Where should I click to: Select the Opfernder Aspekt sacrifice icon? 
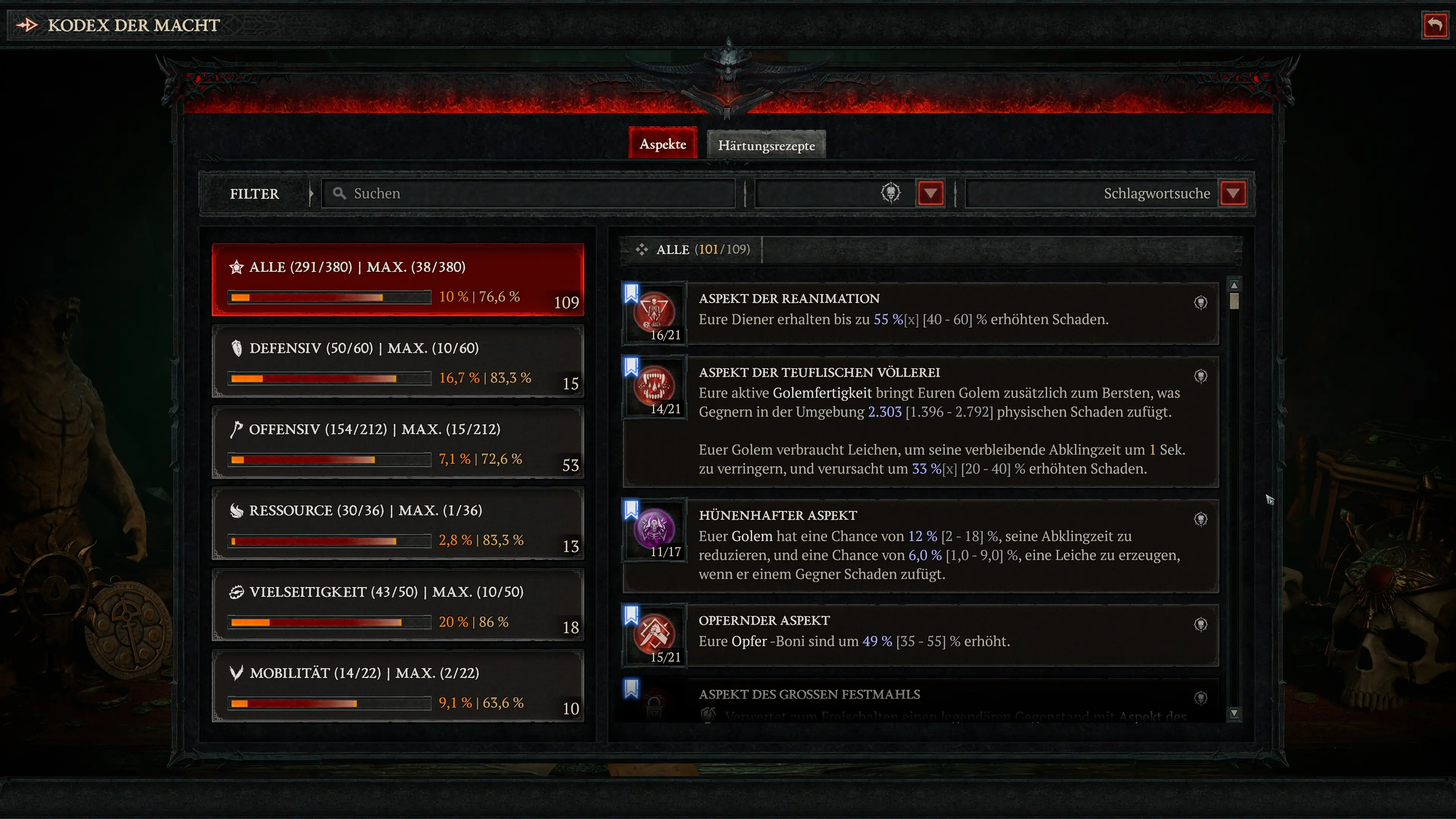click(x=654, y=634)
